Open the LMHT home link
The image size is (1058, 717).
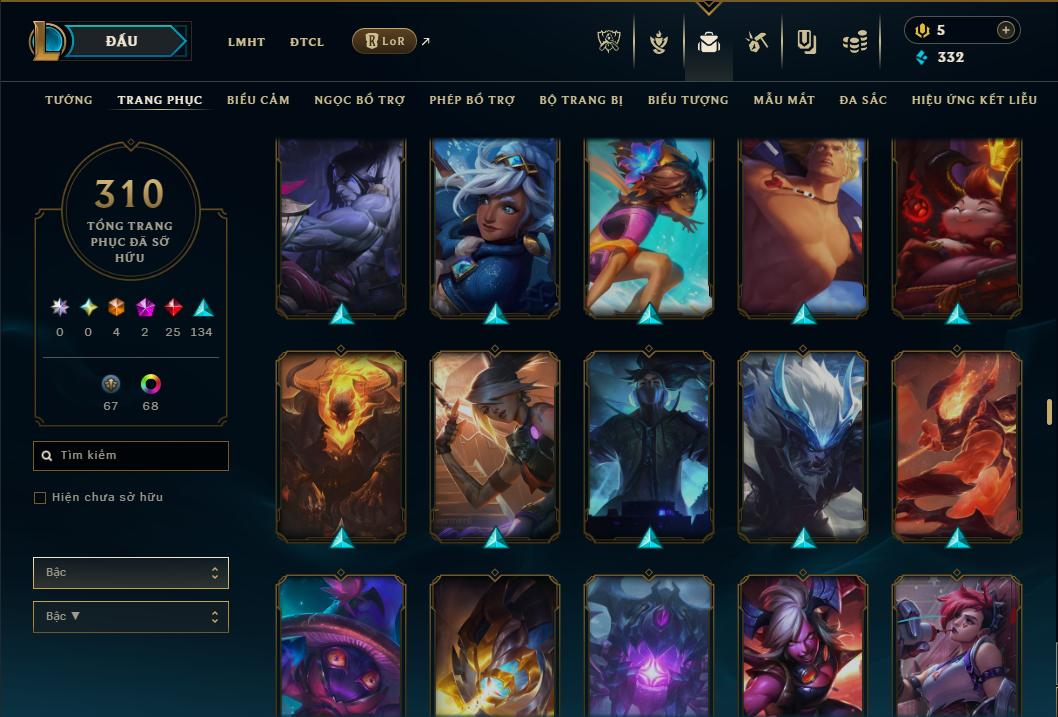coord(246,42)
